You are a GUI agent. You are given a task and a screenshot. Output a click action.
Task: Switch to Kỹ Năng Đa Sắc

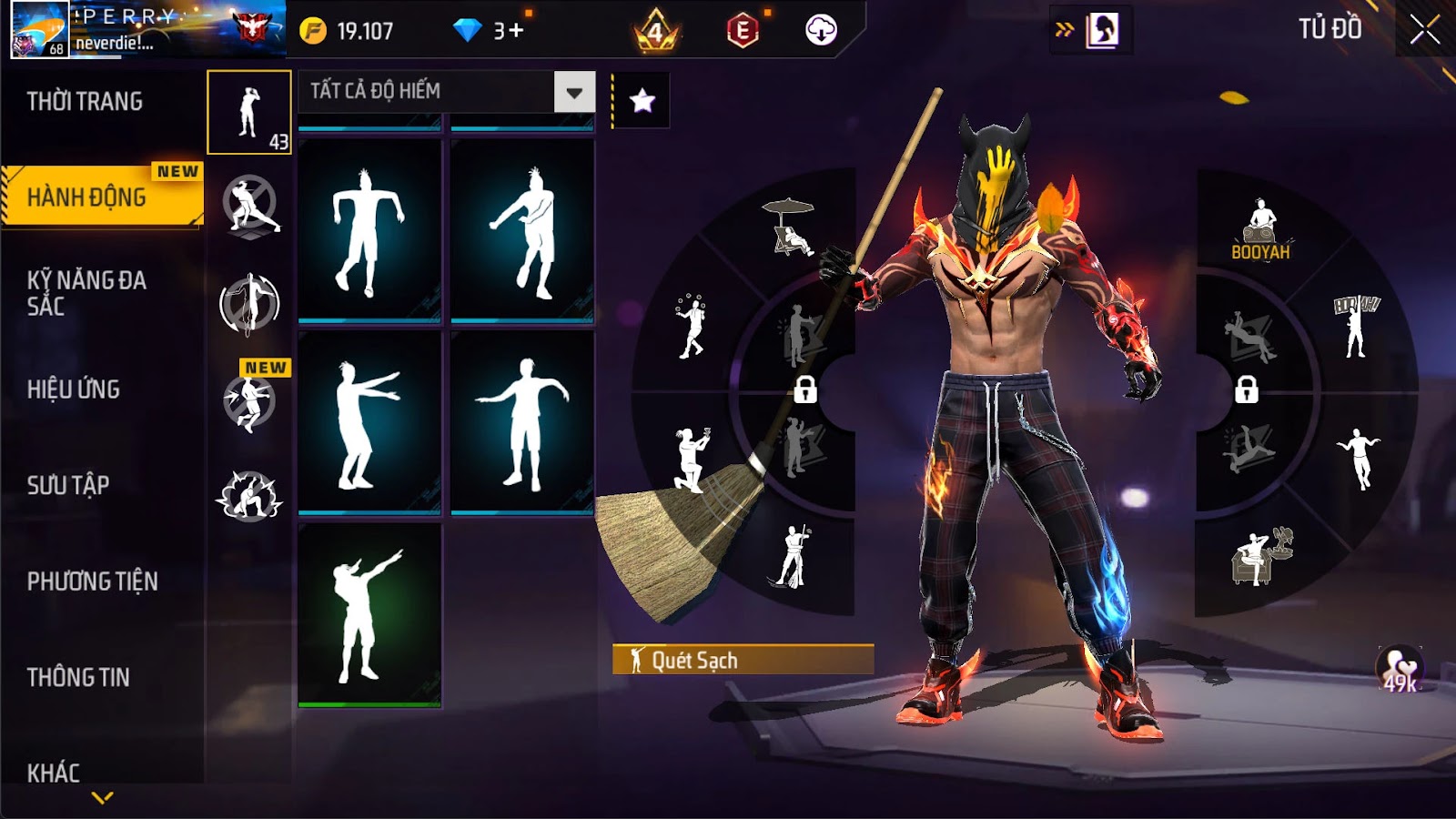87,293
